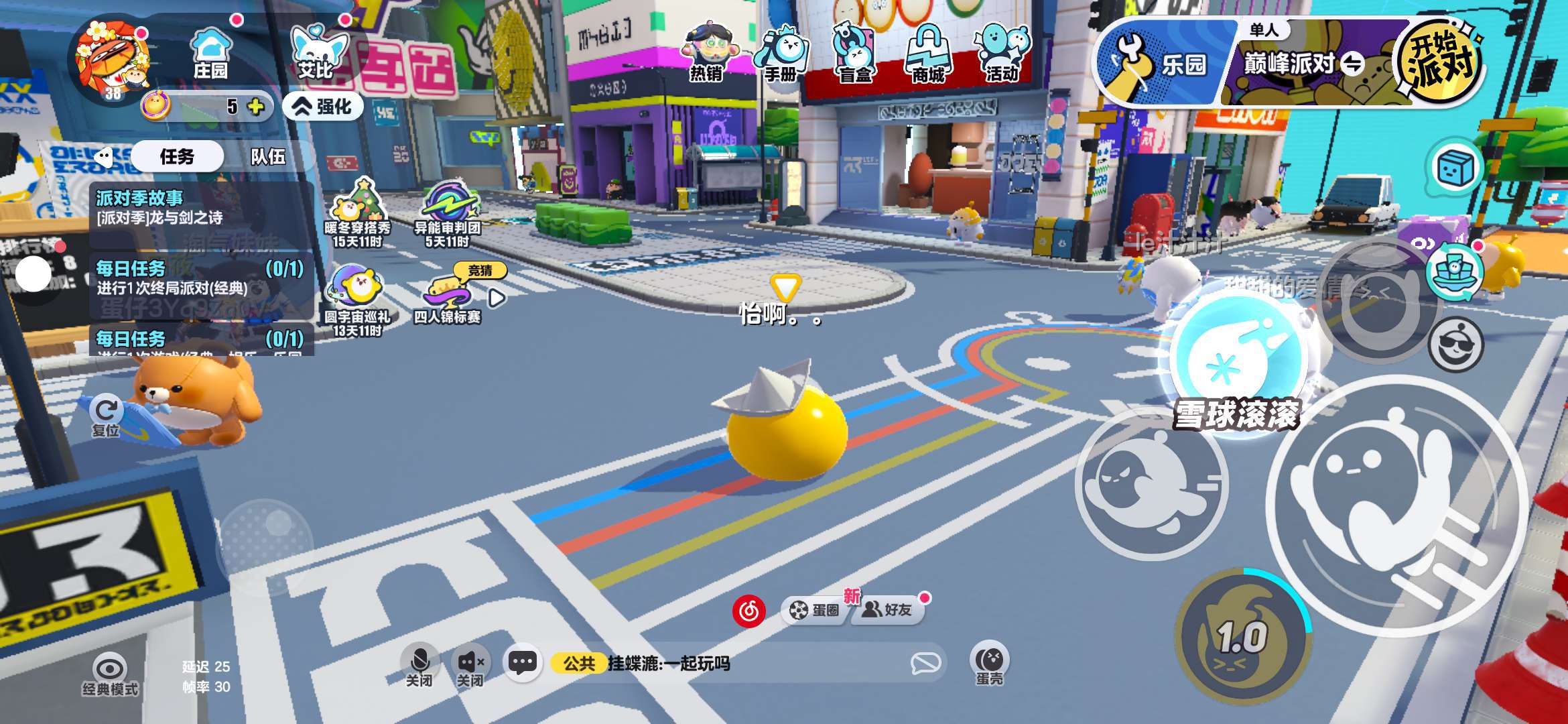Open the 庄园 manor icon

210,52
